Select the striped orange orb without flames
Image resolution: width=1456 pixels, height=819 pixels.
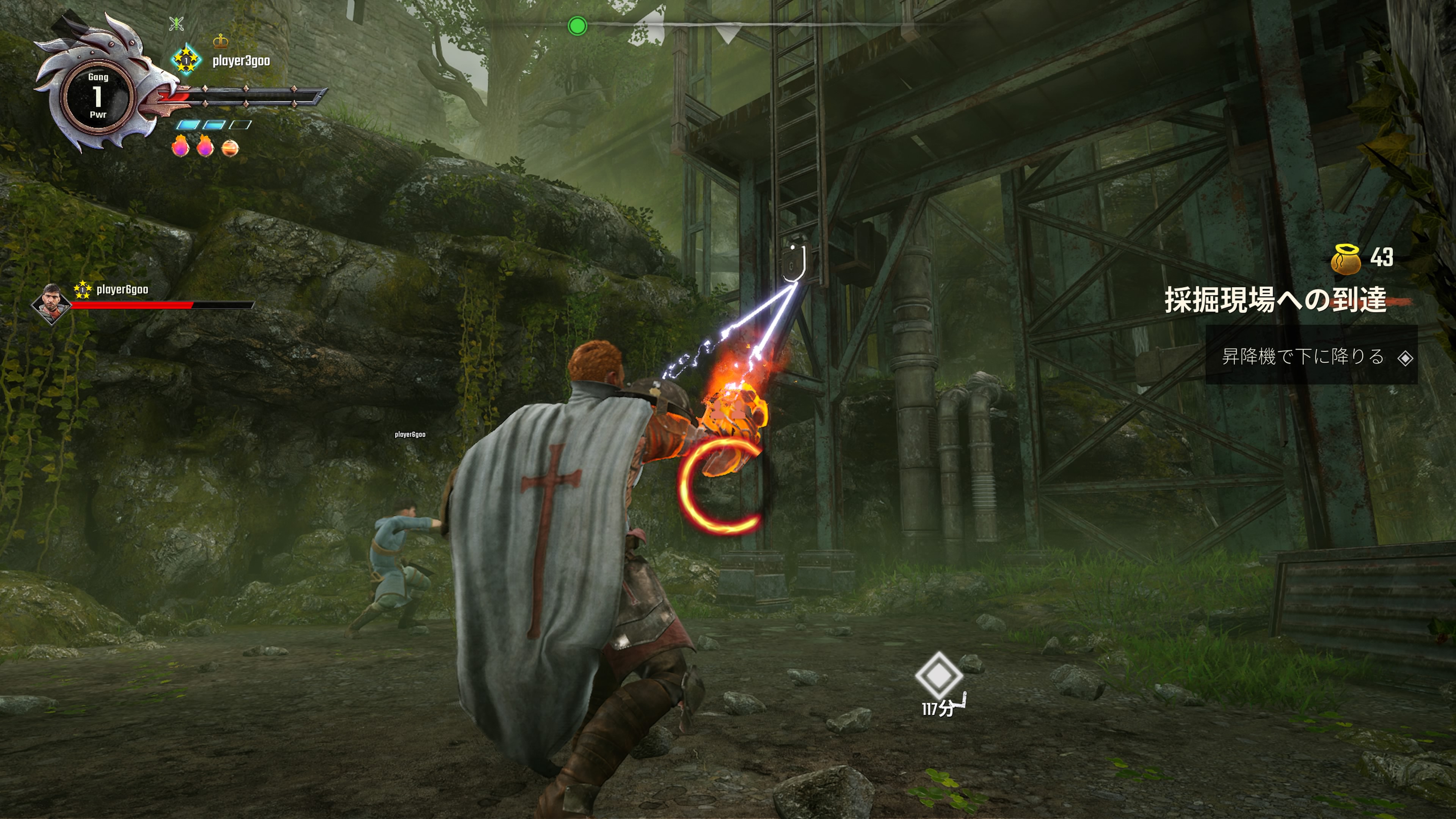[x=230, y=148]
